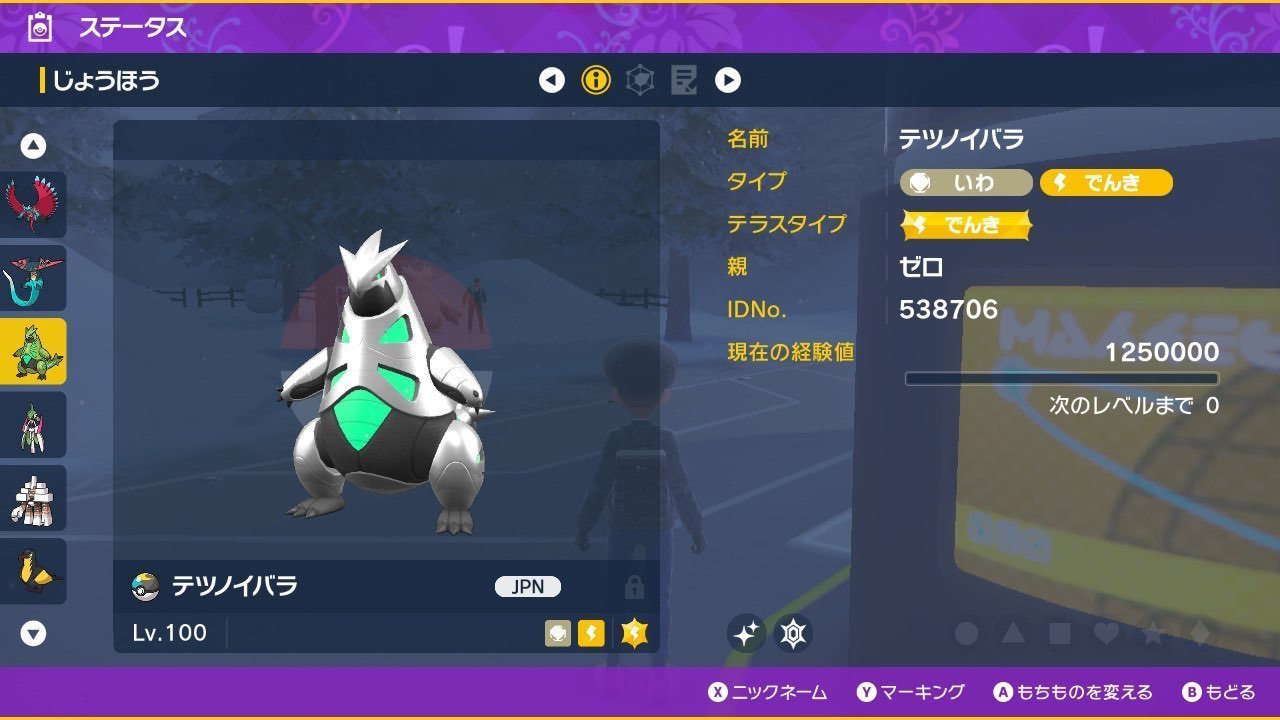Click the Poké Ball icon beside テツノイバラ
Viewport: 1280px width, 720px height.
click(144, 587)
